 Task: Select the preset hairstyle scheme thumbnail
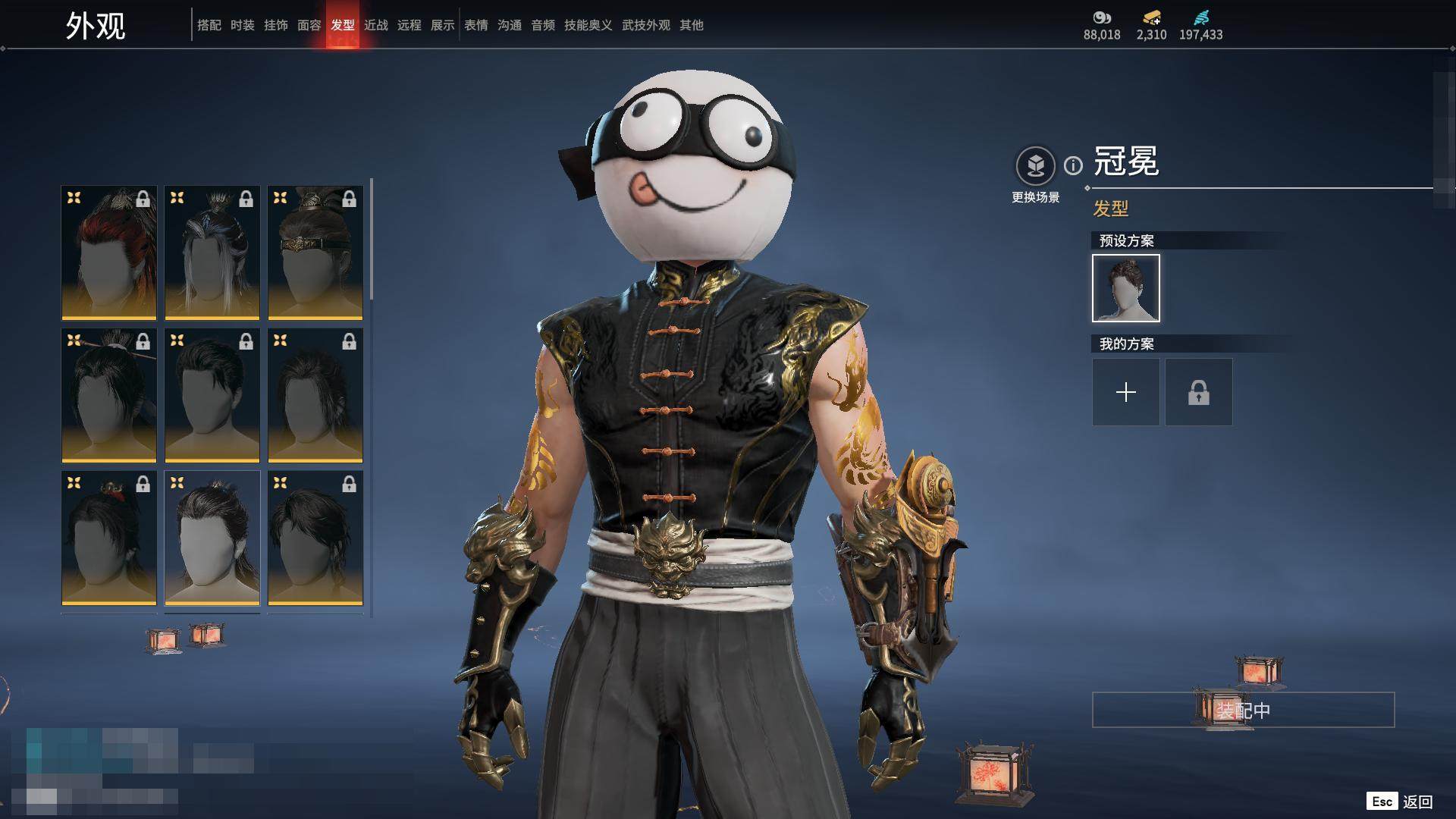(1125, 288)
